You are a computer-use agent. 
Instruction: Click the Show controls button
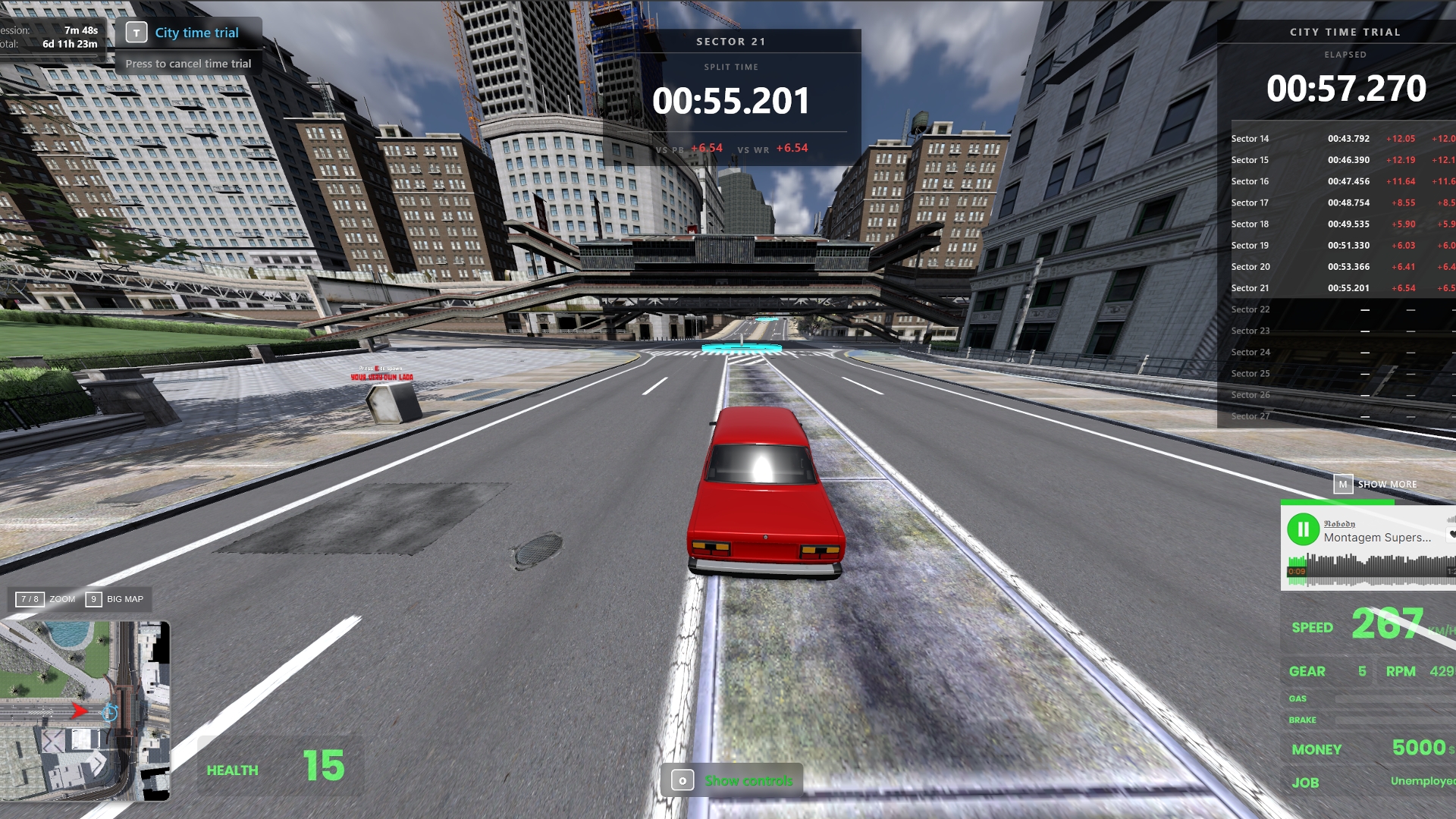tap(732, 780)
